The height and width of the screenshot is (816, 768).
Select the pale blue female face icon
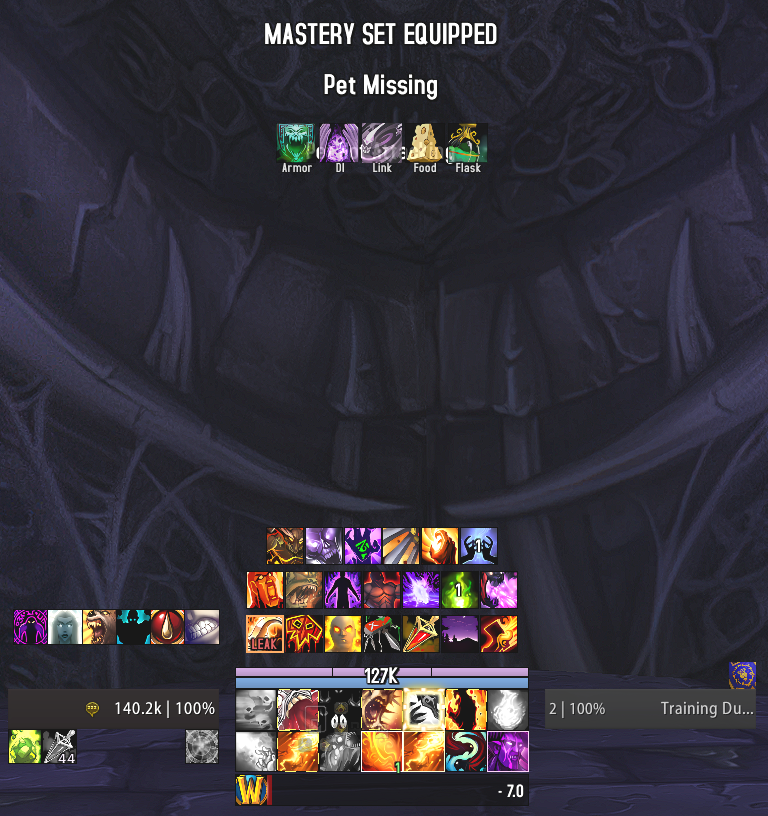pyautogui.click(x=65, y=627)
